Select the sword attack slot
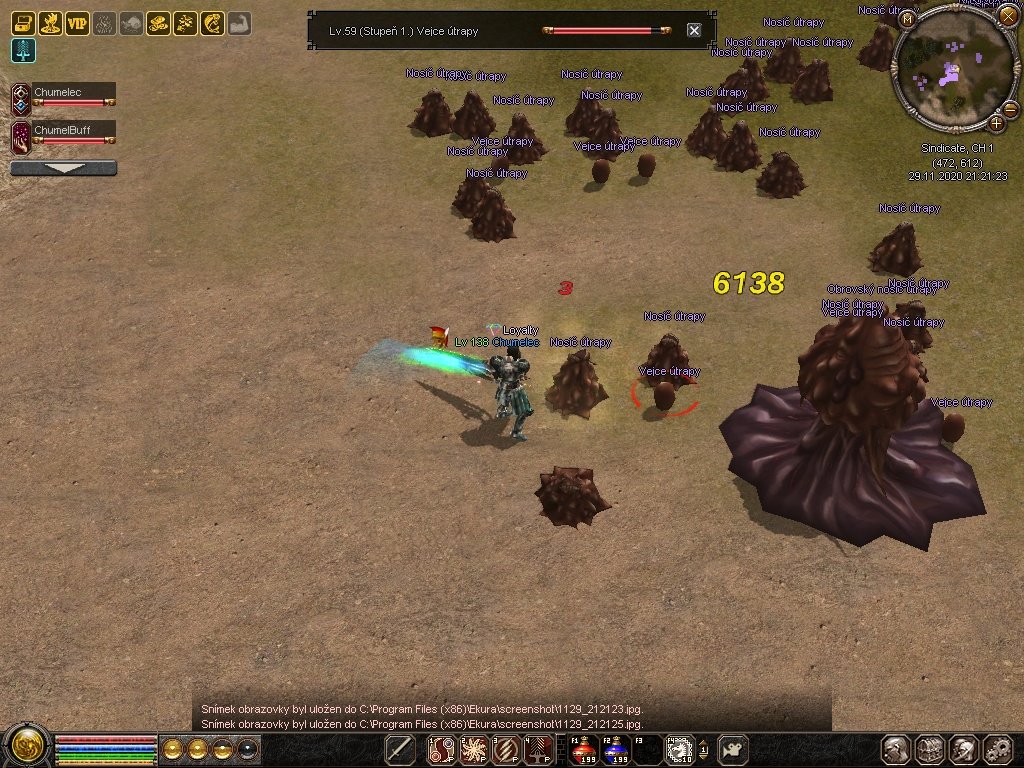The height and width of the screenshot is (768, 1024). tap(400, 749)
